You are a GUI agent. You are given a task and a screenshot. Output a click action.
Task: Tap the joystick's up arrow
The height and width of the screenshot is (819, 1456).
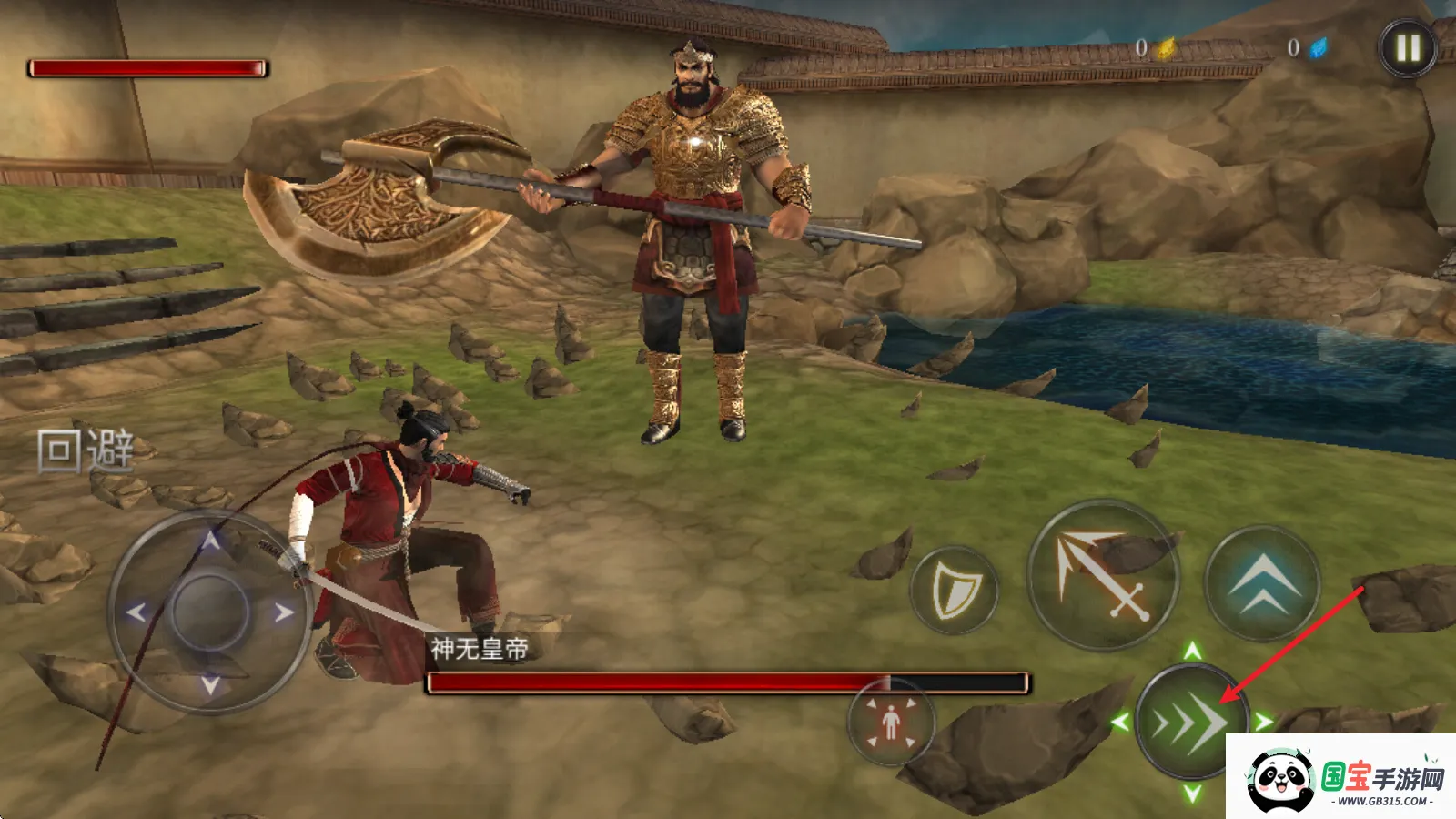[211, 542]
